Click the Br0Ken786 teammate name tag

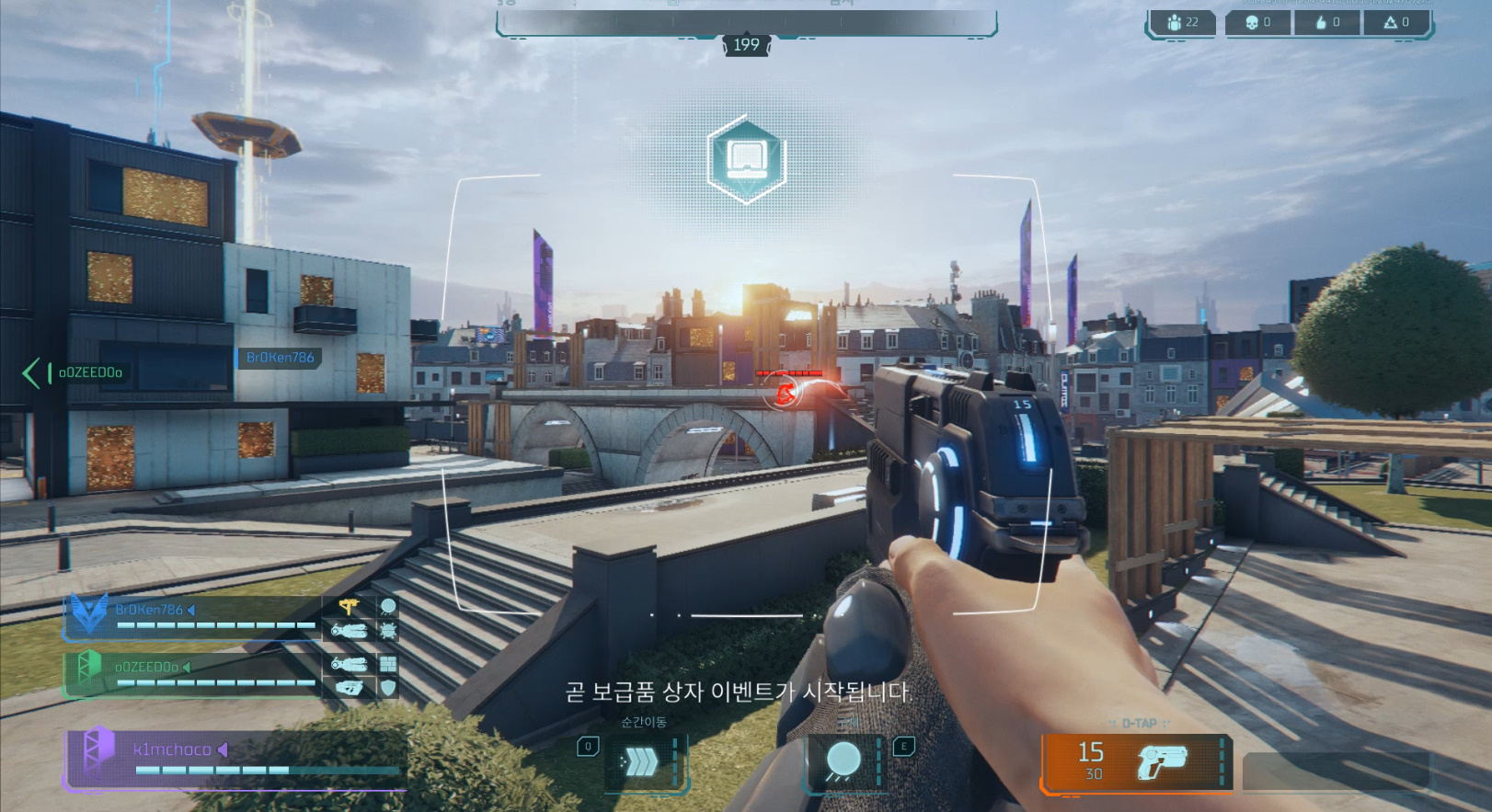pos(280,358)
